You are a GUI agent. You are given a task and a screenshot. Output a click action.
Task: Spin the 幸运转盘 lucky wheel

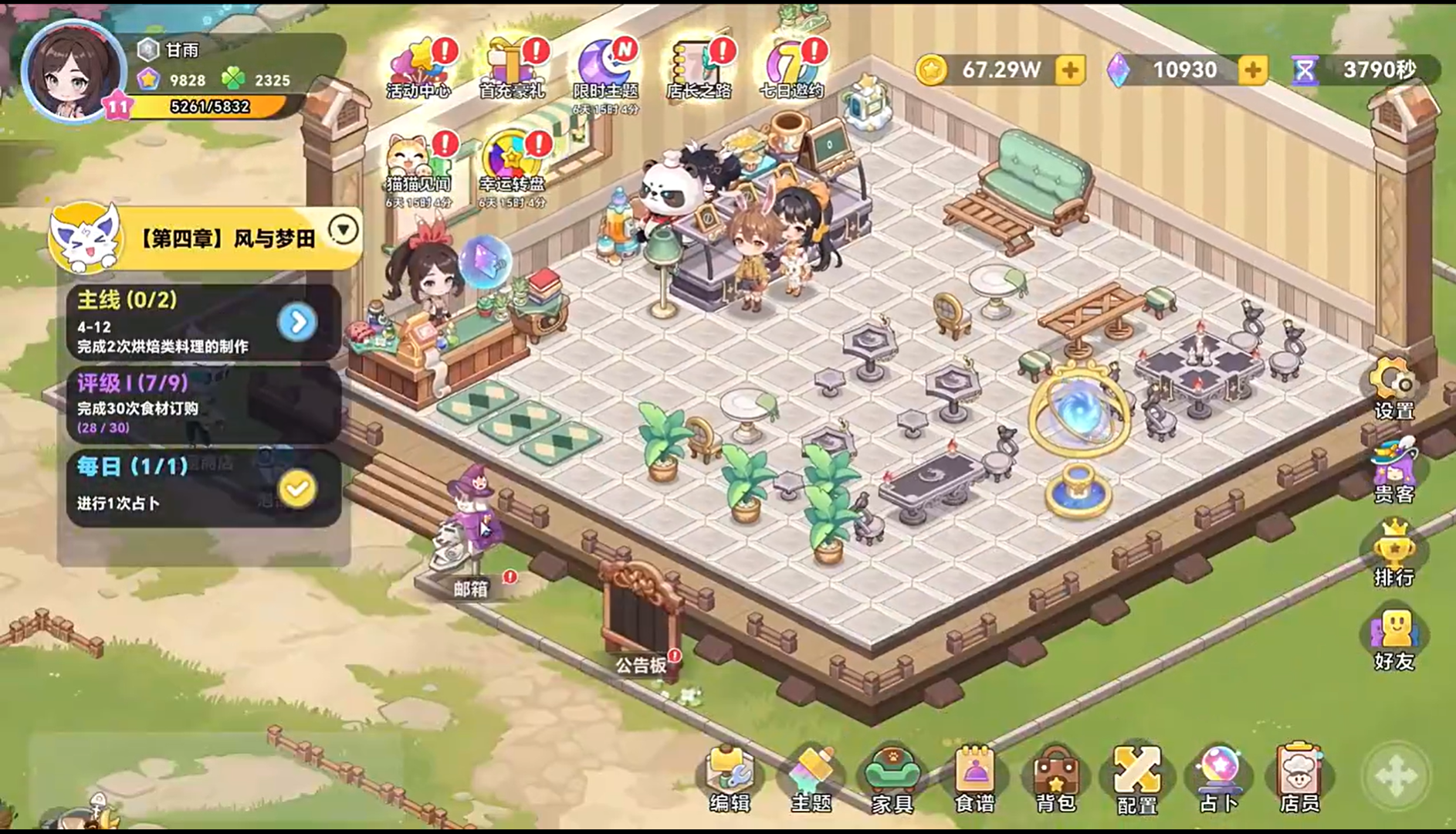click(x=512, y=164)
